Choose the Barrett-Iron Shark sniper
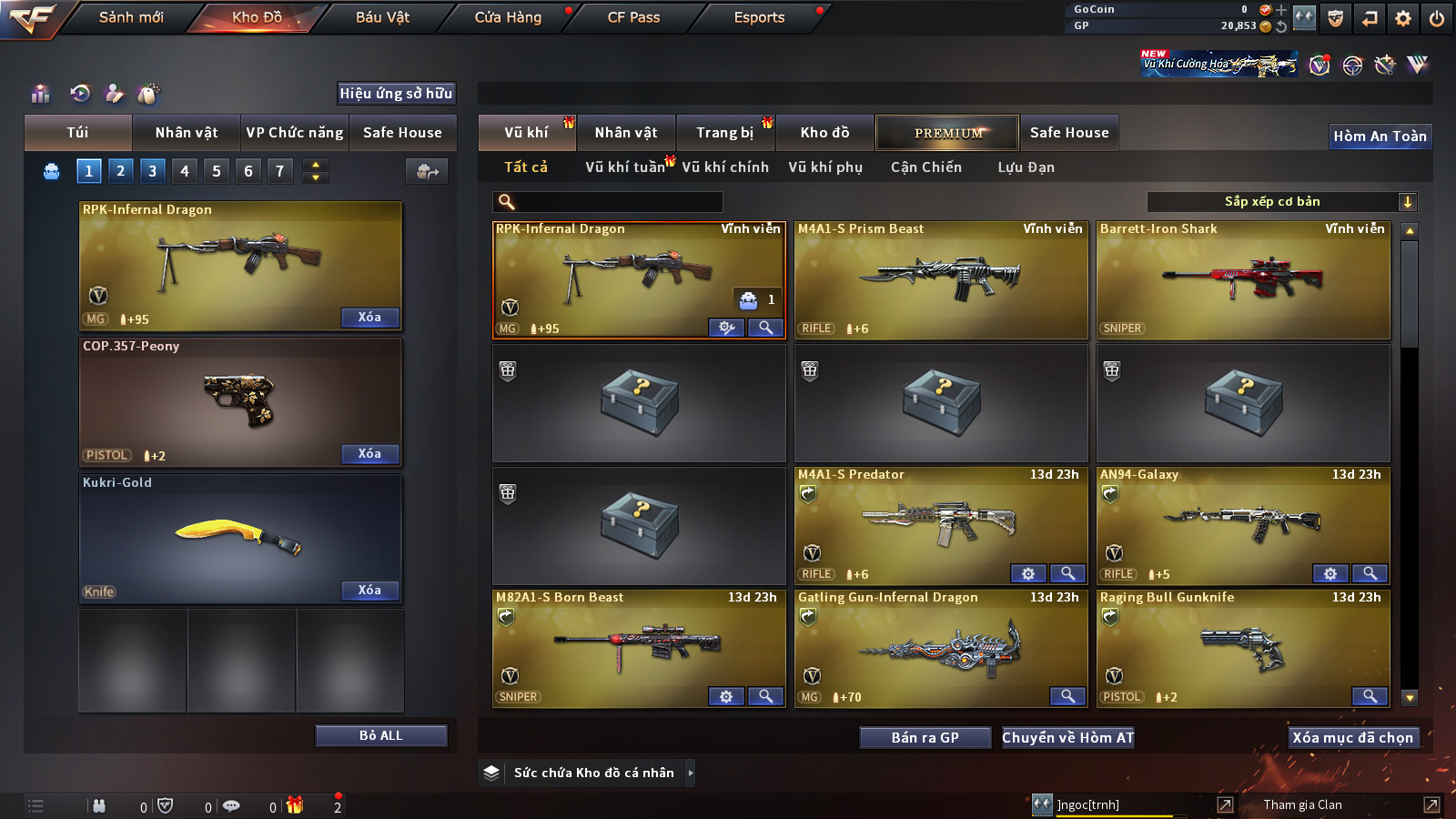The image size is (1456, 819). pos(1243,280)
